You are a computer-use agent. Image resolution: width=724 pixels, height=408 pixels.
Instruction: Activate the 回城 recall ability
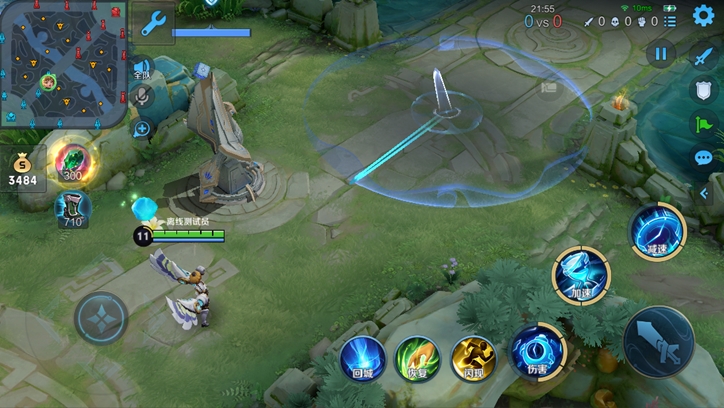point(362,355)
